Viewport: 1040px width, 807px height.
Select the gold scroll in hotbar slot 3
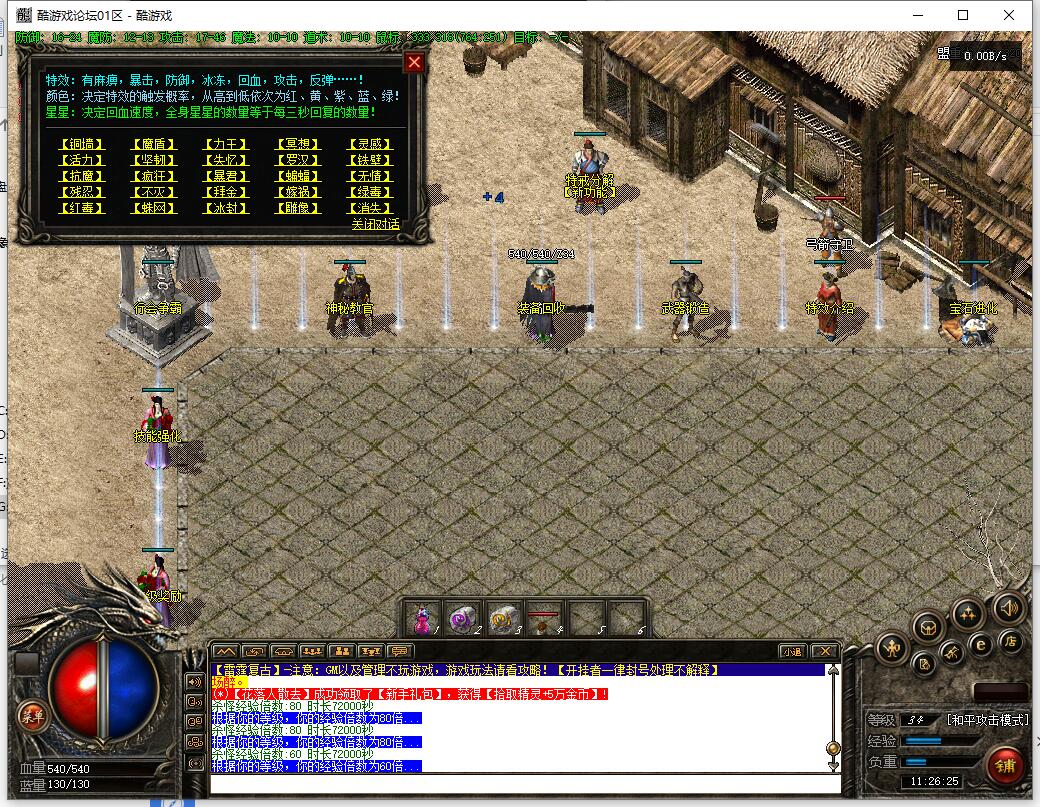pos(502,619)
